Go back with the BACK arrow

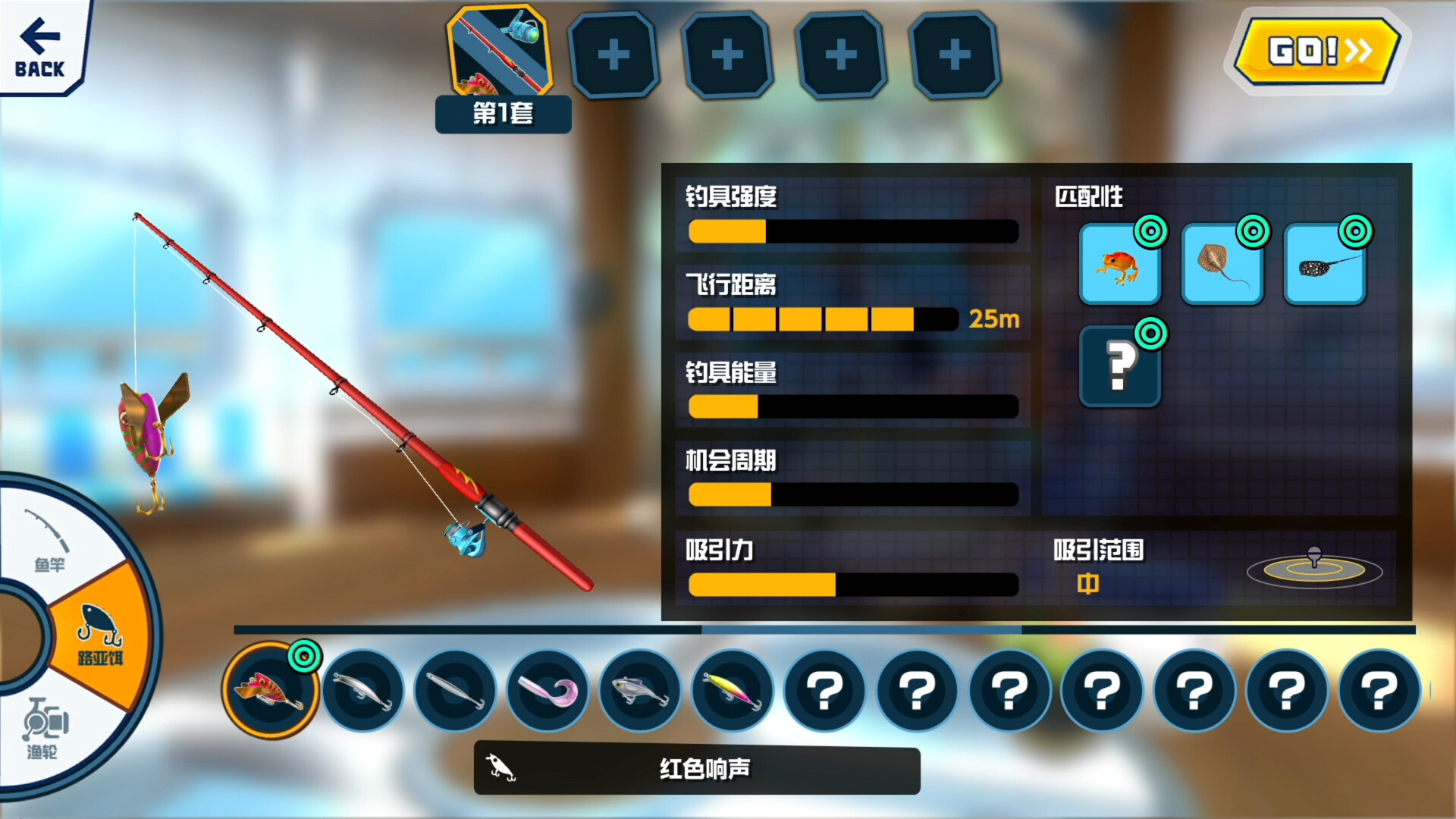tap(40, 48)
